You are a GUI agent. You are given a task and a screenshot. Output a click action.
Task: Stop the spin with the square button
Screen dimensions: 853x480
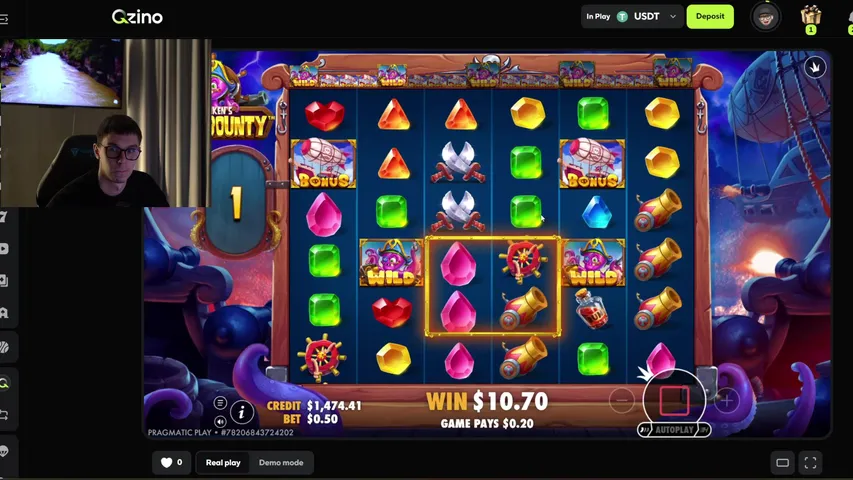[674, 401]
